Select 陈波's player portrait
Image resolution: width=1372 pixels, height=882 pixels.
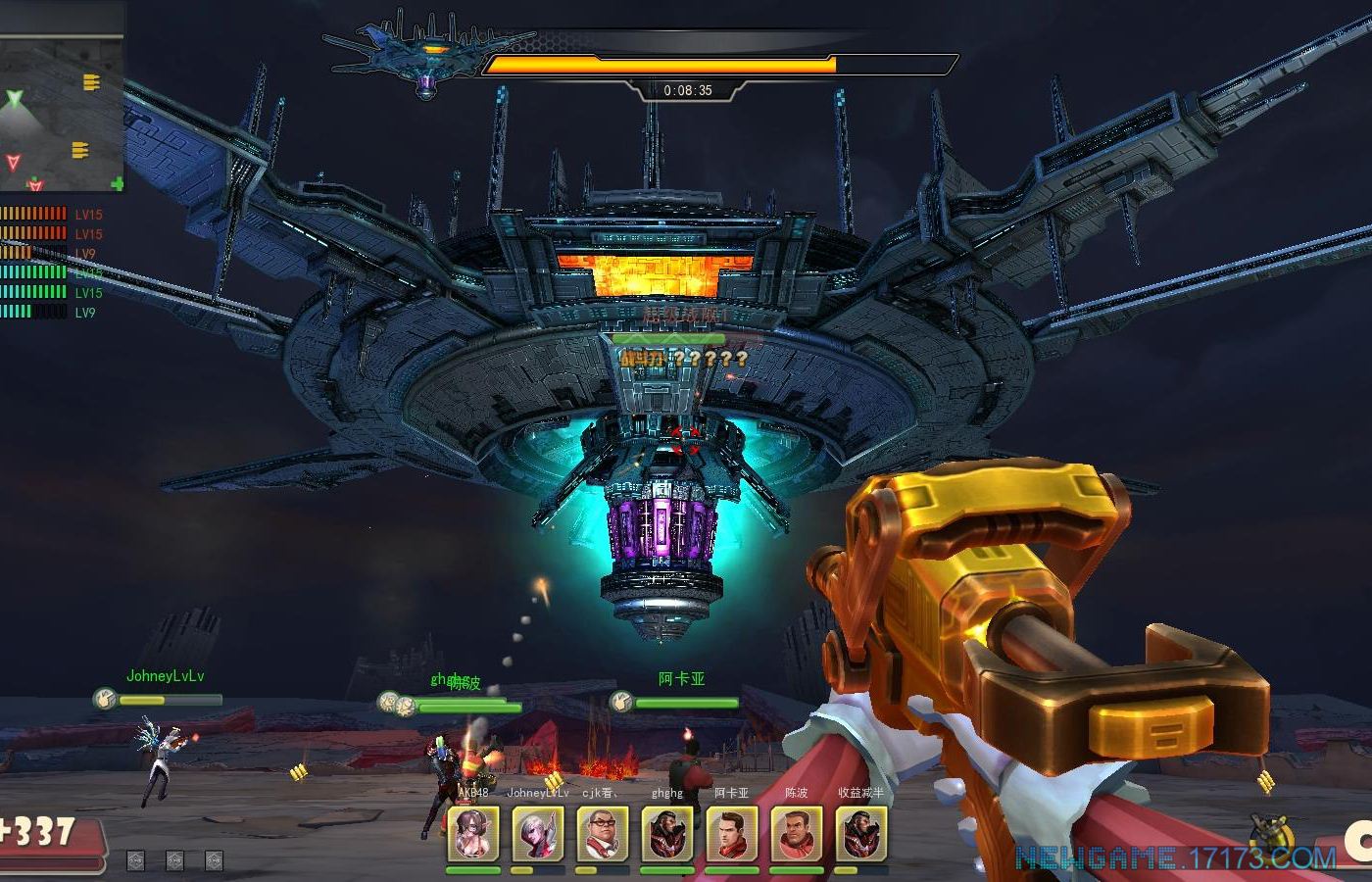796,834
